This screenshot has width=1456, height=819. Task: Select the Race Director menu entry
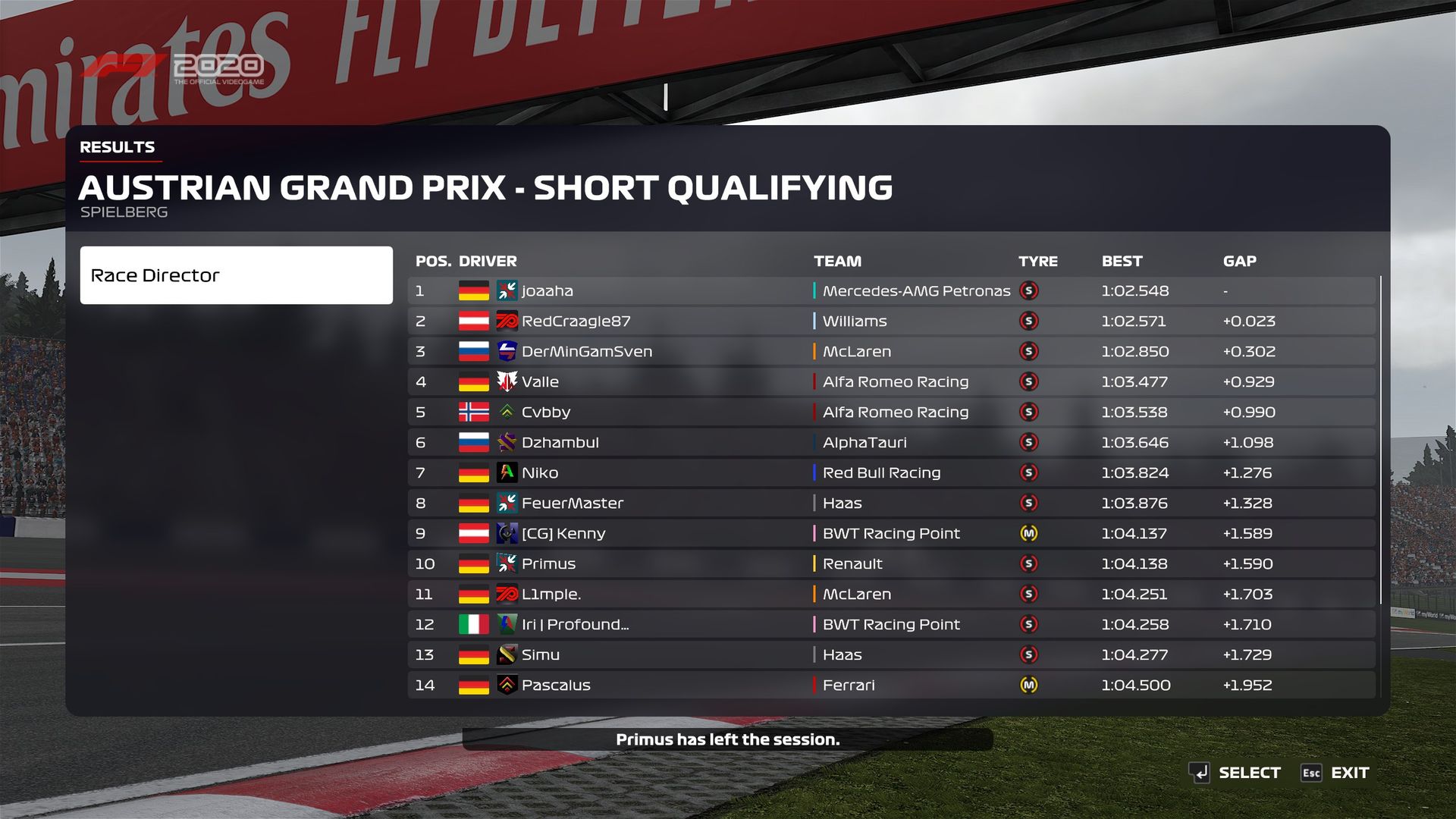coord(236,275)
